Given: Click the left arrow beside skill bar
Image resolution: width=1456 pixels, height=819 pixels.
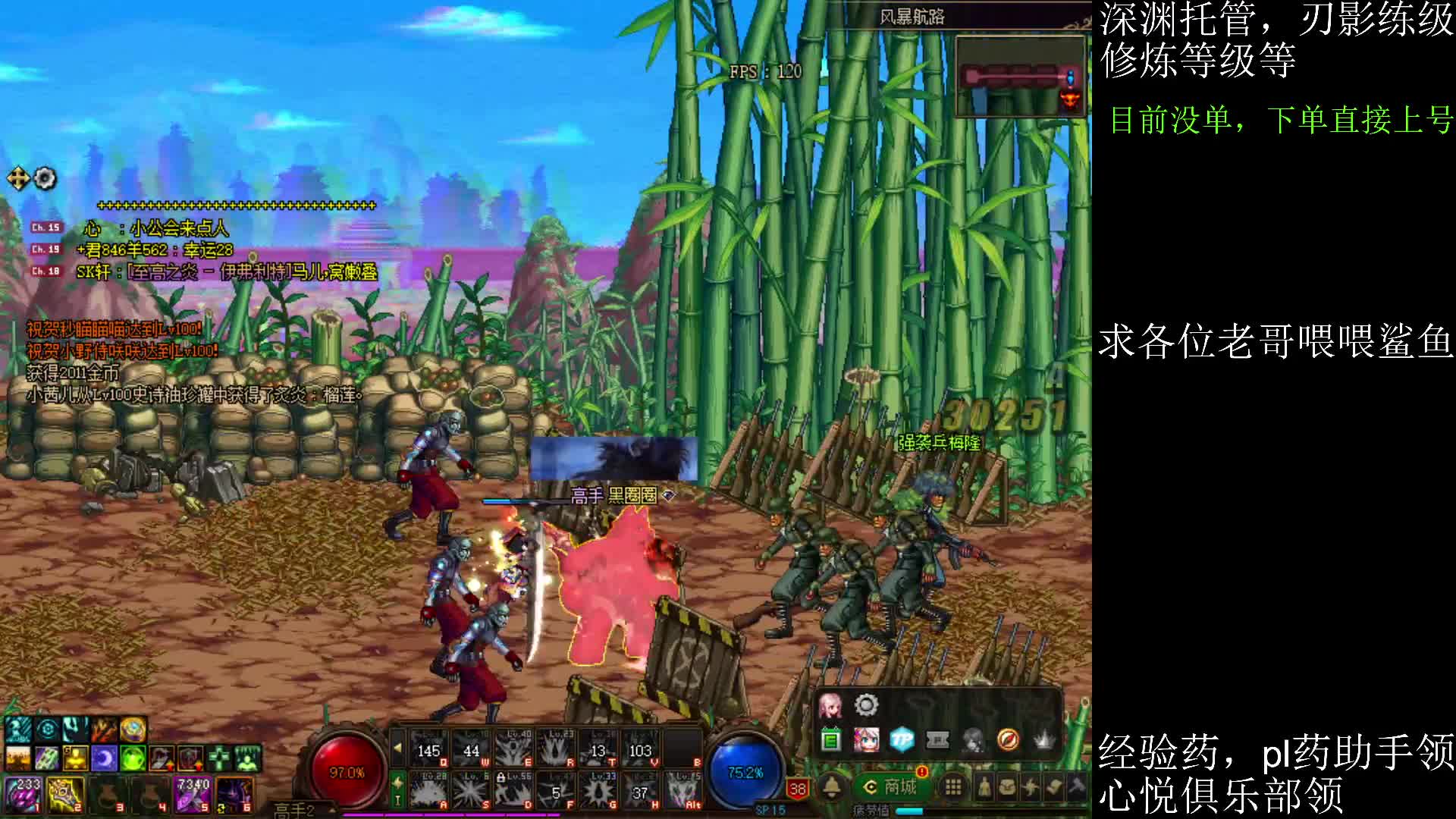Looking at the screenshot, I should point(397,748).
